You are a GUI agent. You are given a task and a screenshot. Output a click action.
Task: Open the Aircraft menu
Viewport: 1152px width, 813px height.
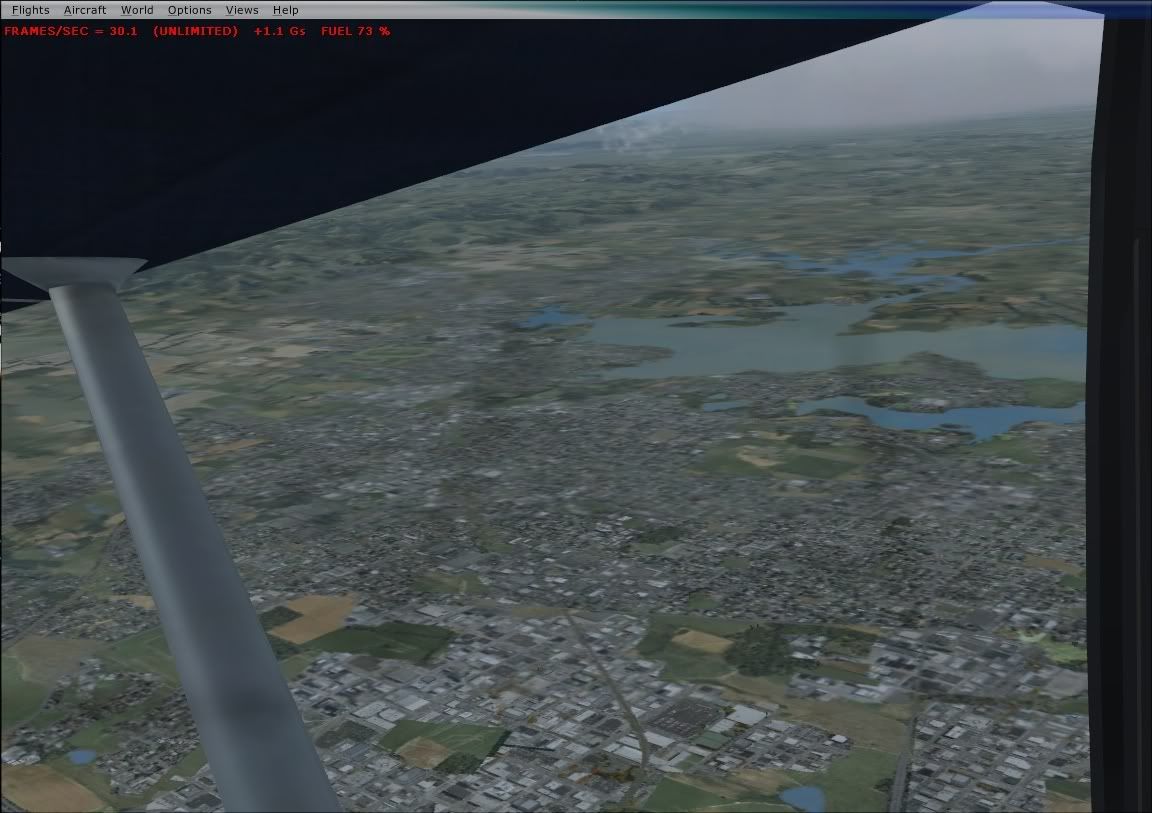point(85,10)
